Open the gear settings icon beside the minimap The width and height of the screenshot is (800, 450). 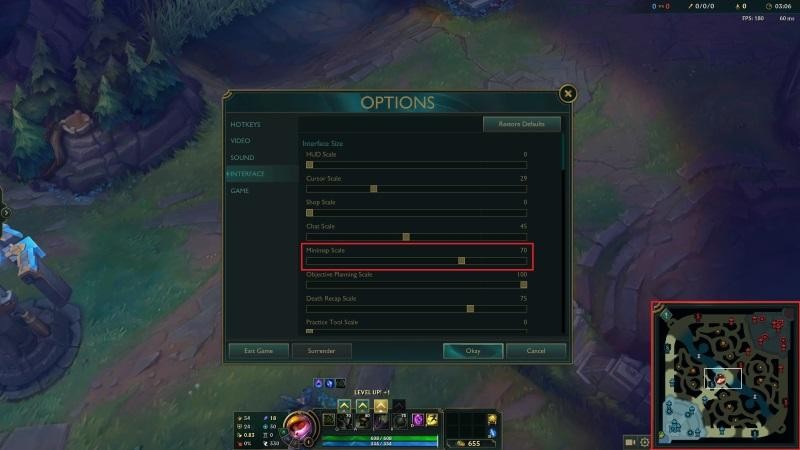tap(645, 441)
